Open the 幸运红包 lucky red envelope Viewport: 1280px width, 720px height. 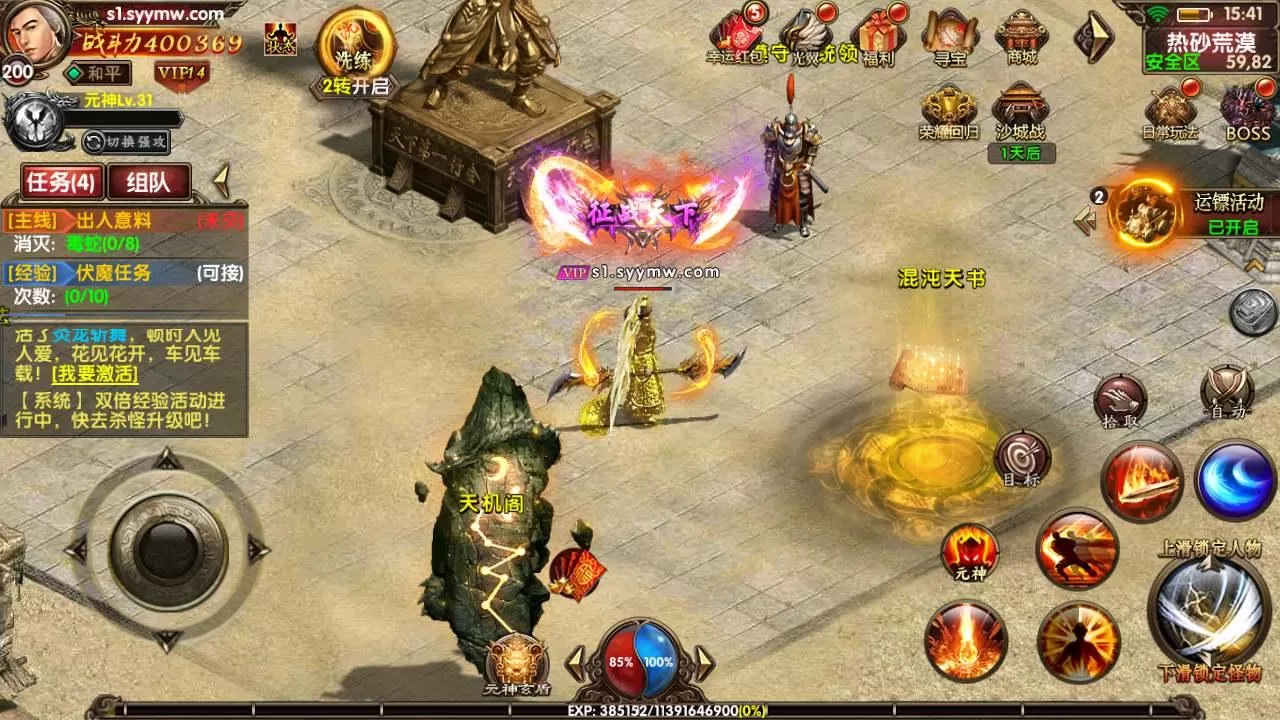pyautogui.click(x=736, y=36)
